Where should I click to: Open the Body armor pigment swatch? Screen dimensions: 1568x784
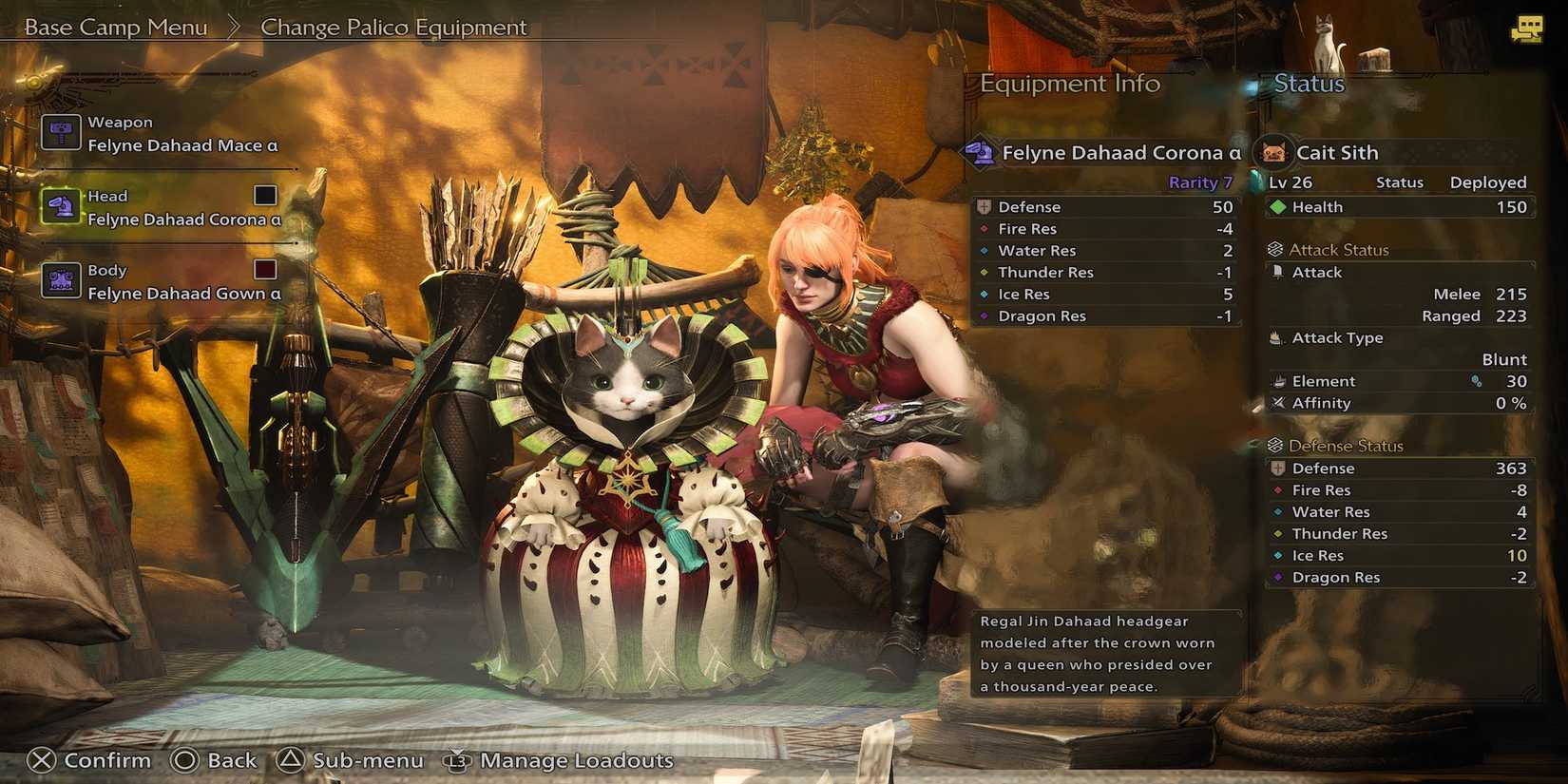[263, 269]
